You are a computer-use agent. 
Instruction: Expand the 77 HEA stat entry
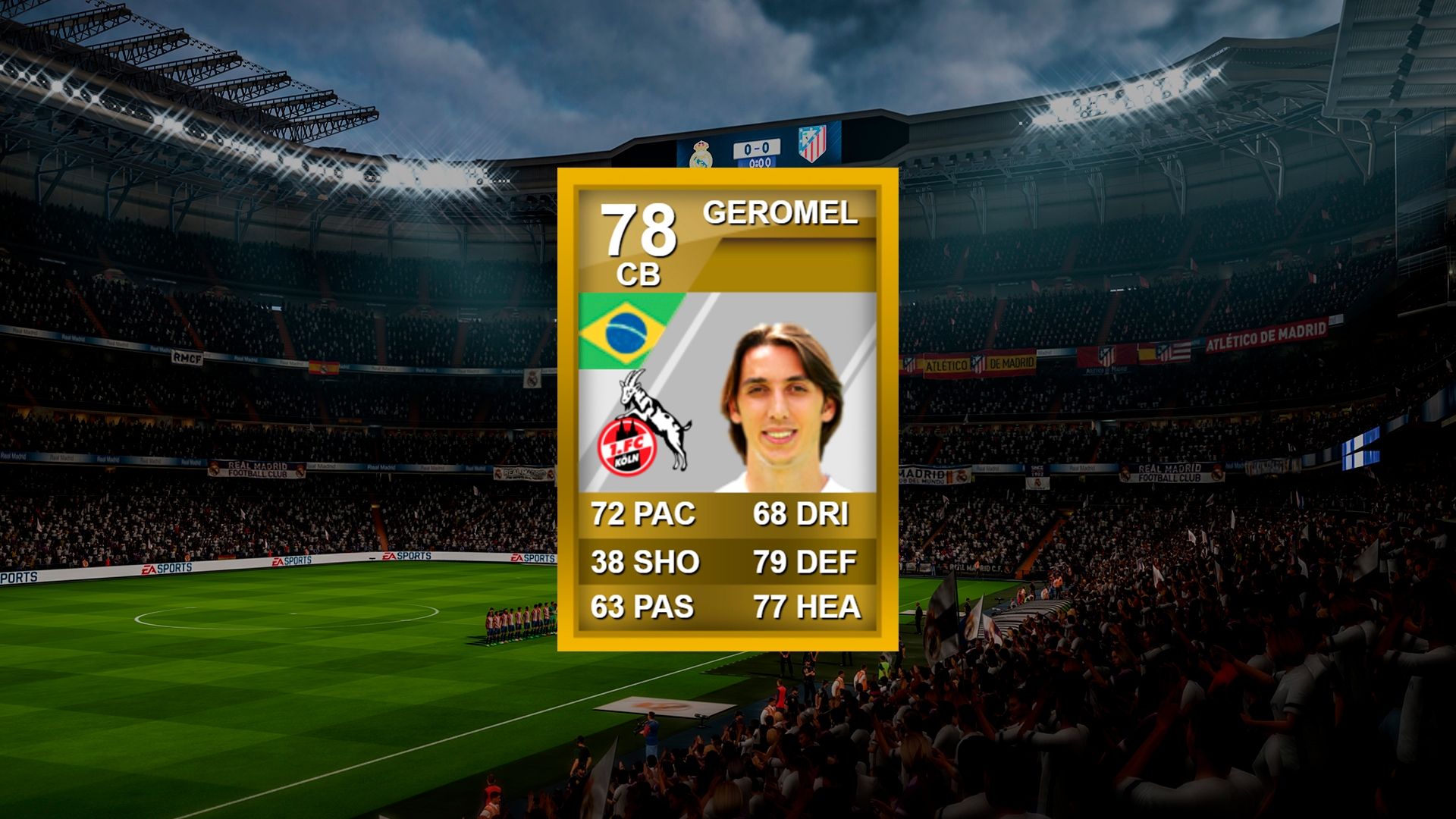[806, 607]
